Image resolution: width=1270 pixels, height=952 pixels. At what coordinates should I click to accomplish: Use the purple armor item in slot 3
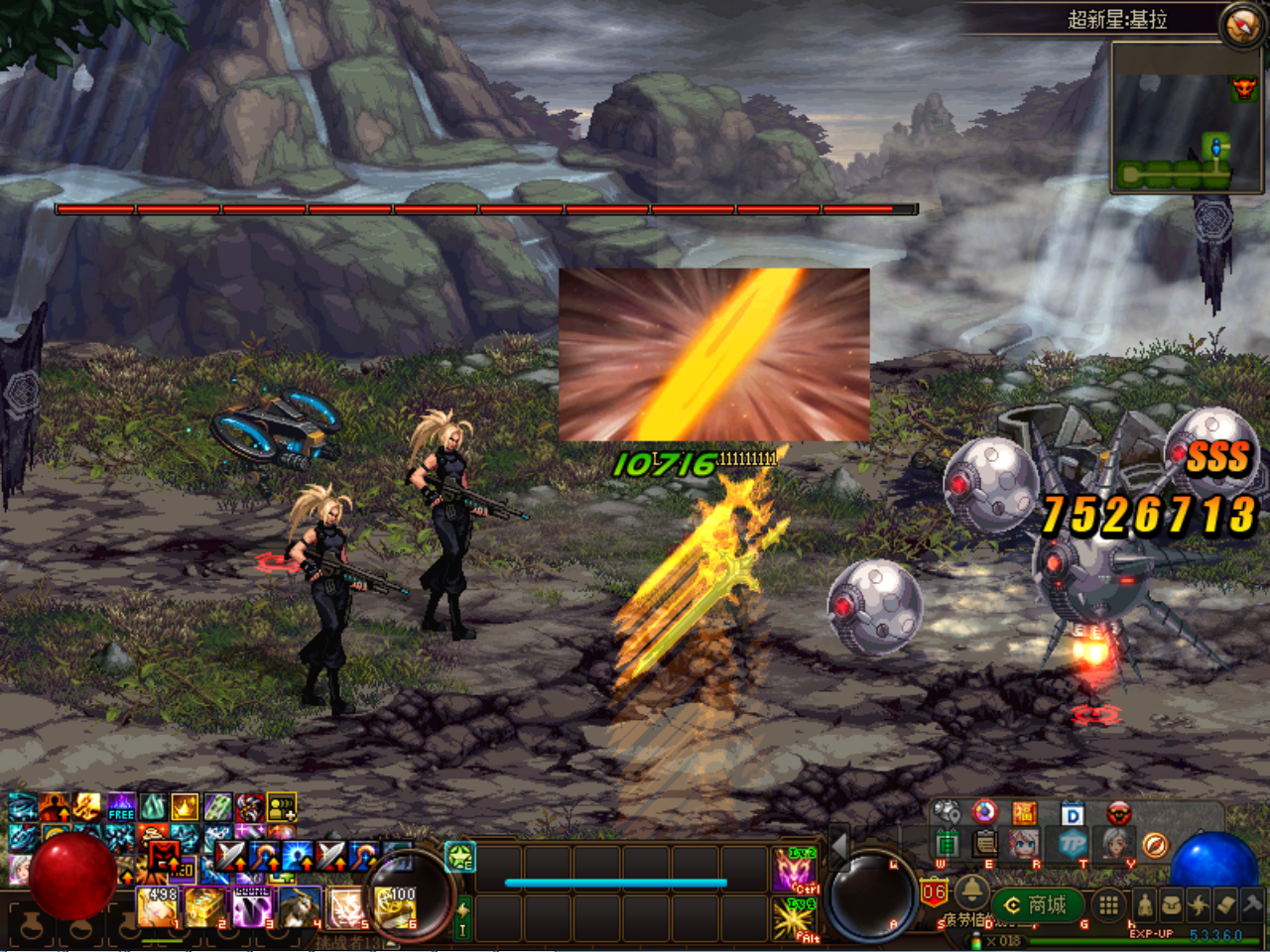click(252, 906)
